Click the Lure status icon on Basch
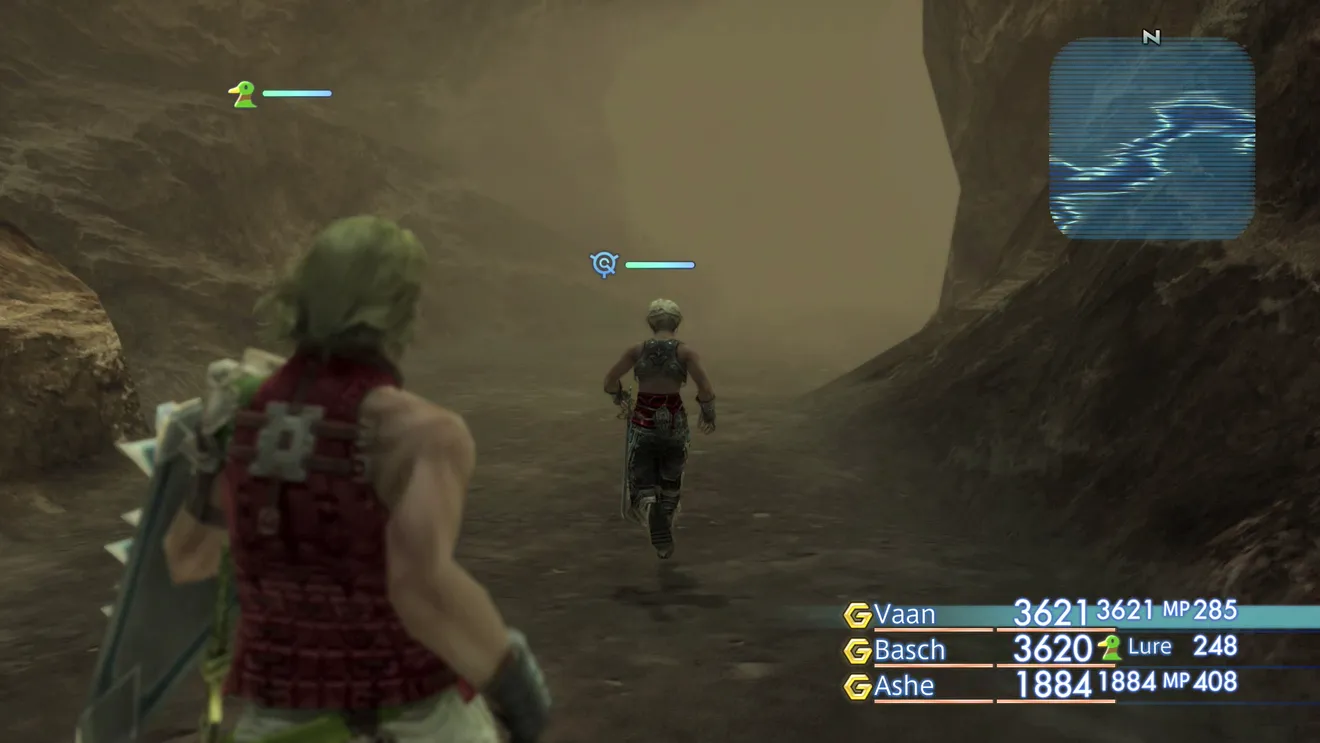1320x743 pixels. coord(1109,648)
